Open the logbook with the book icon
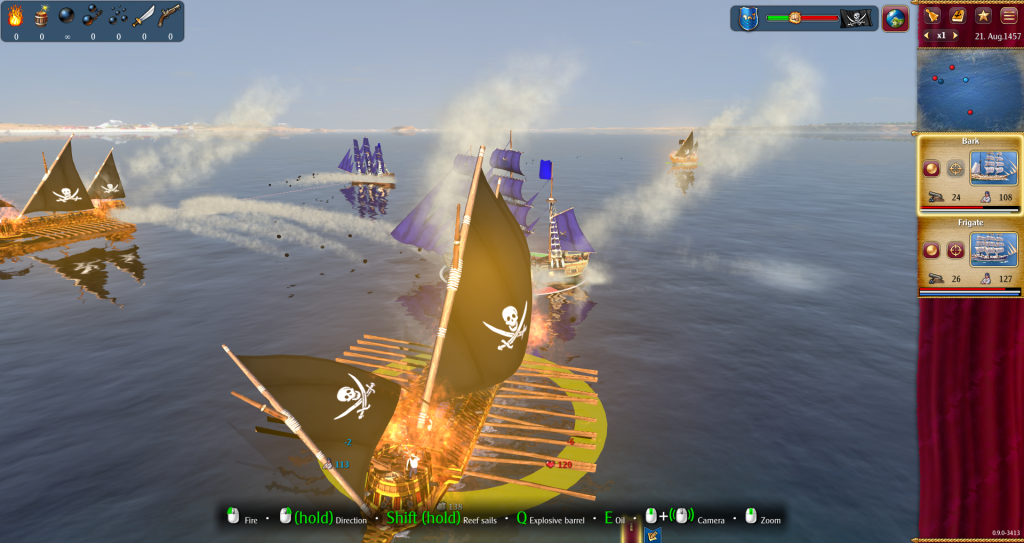Viewport: 1024px width, 543px height. coord(957,15)
